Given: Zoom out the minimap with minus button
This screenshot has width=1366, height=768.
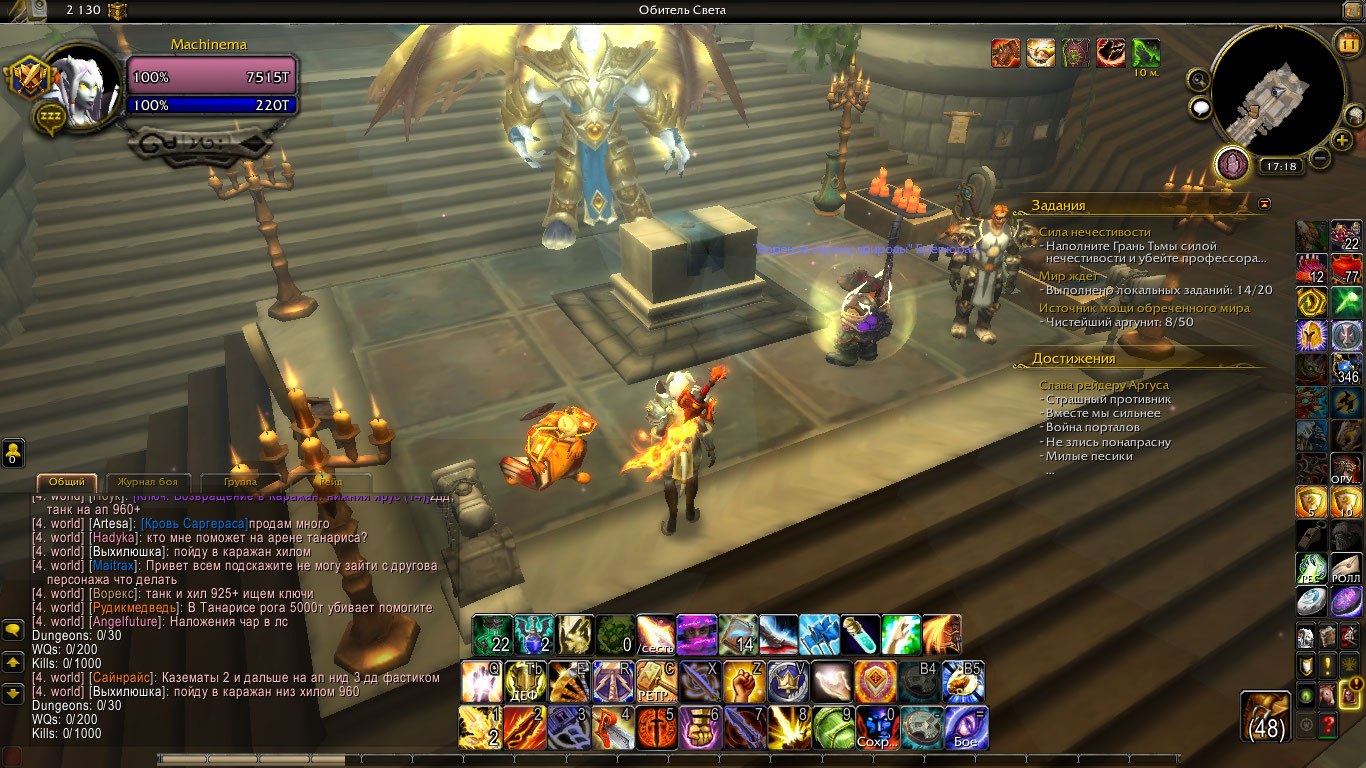Looking at the screenshot, I should click(1320, 158).
